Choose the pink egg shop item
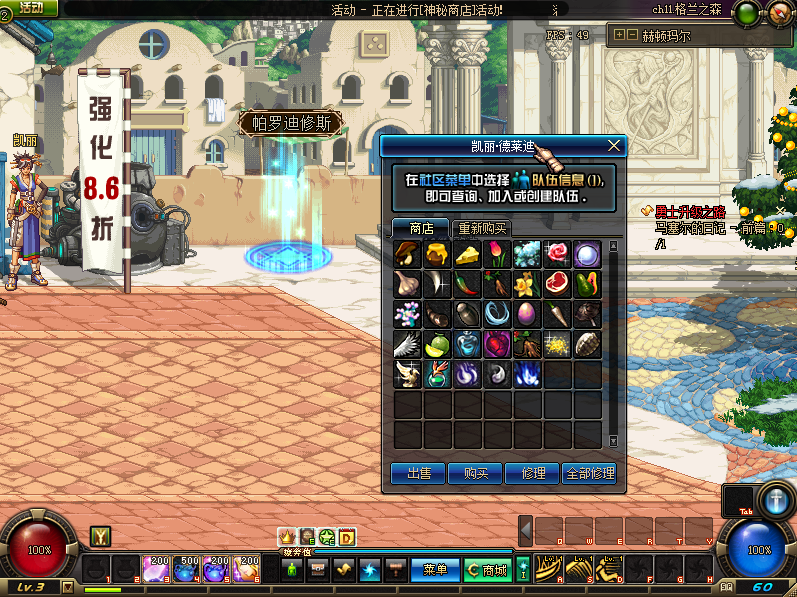 pos(528,314)
